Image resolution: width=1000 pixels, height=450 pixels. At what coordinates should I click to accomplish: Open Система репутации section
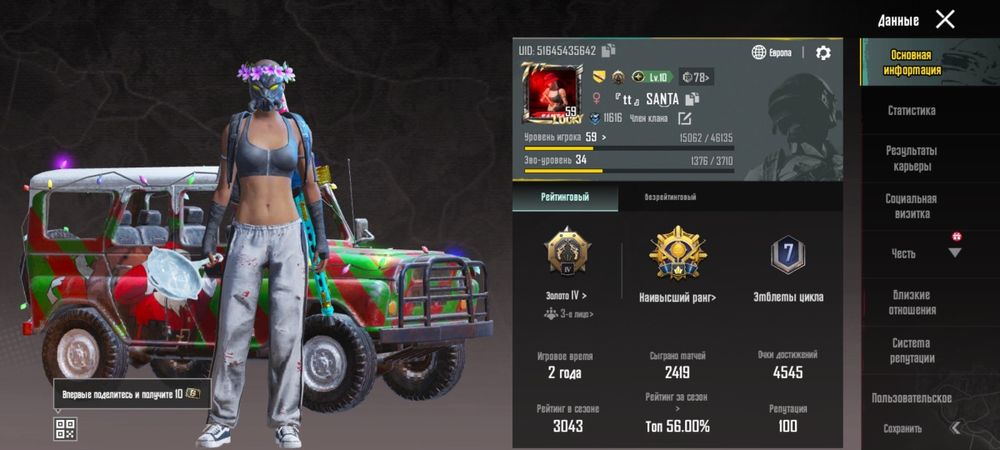click(911, 350)
